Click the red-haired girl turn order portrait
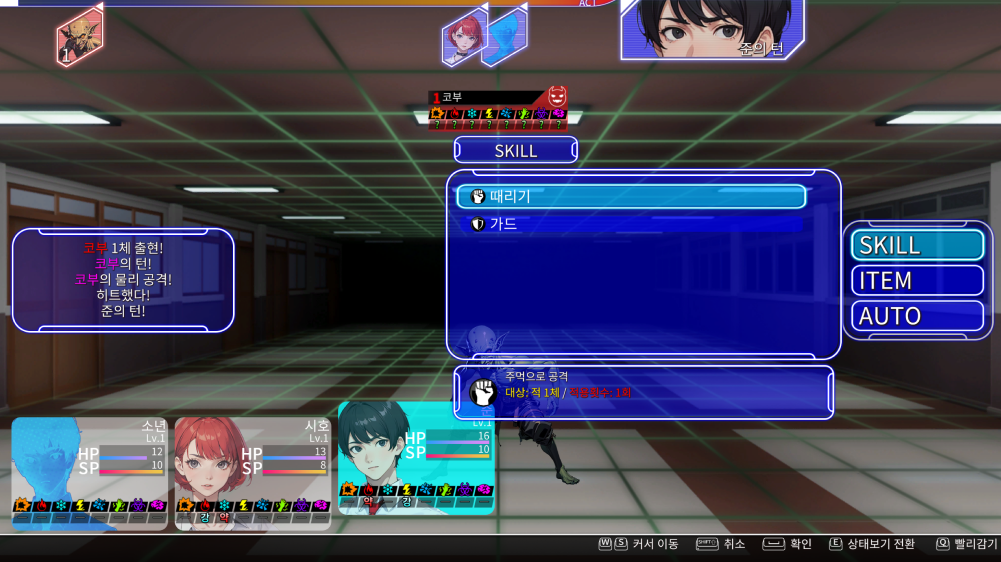This screenshot has height=562, width=1001. pos(464,39)
